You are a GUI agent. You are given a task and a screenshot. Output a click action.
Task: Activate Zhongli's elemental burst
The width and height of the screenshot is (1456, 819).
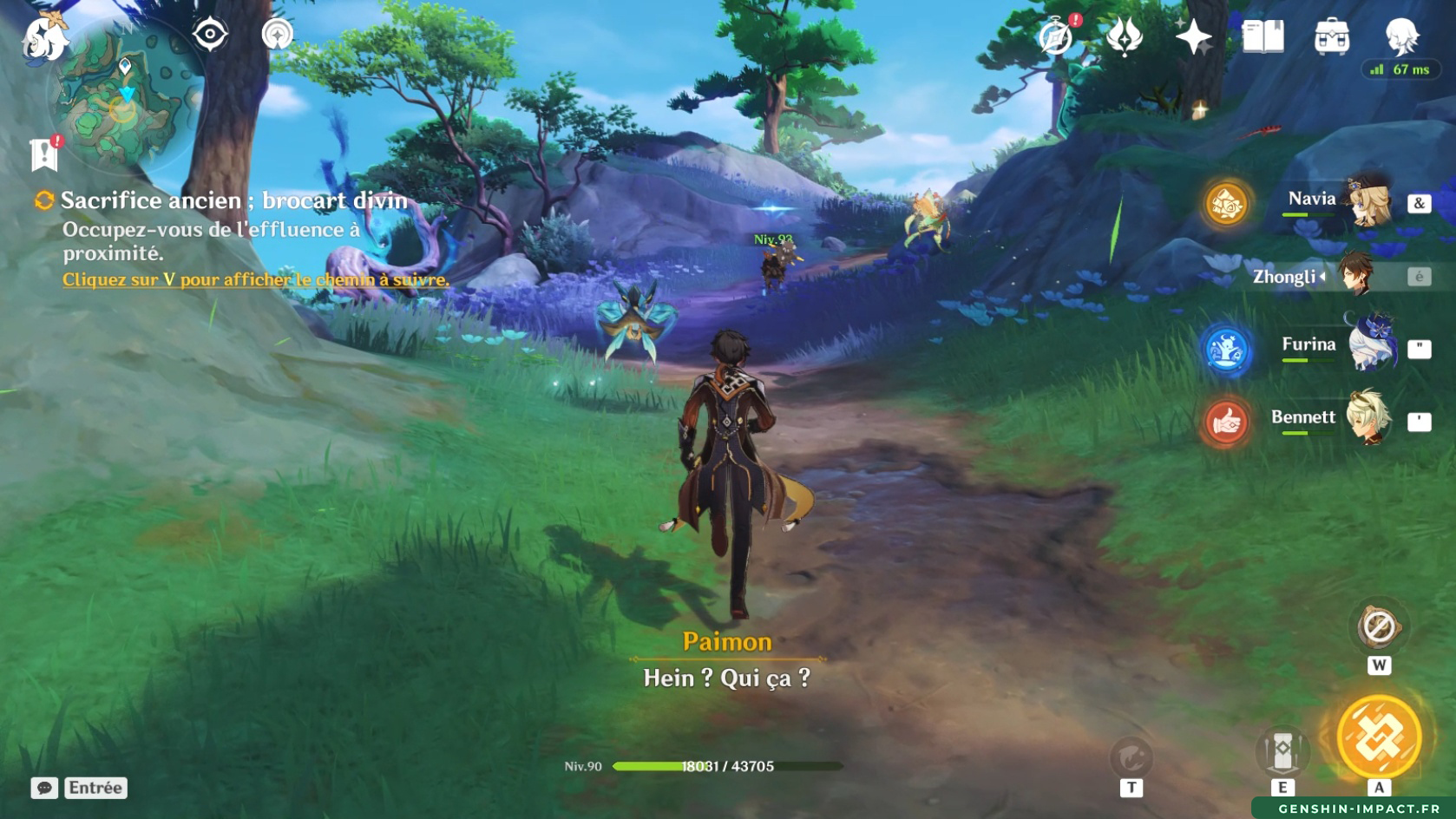click(x=1379, y=737)
